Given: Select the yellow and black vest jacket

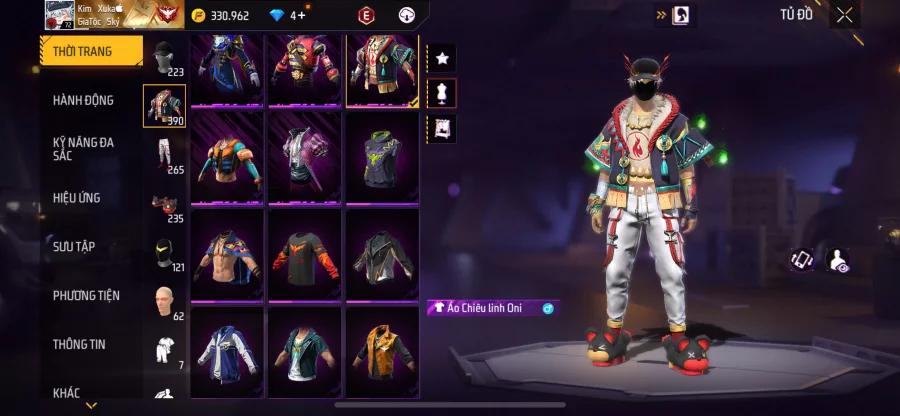Looking at the screenshot, I should point(383,352).
